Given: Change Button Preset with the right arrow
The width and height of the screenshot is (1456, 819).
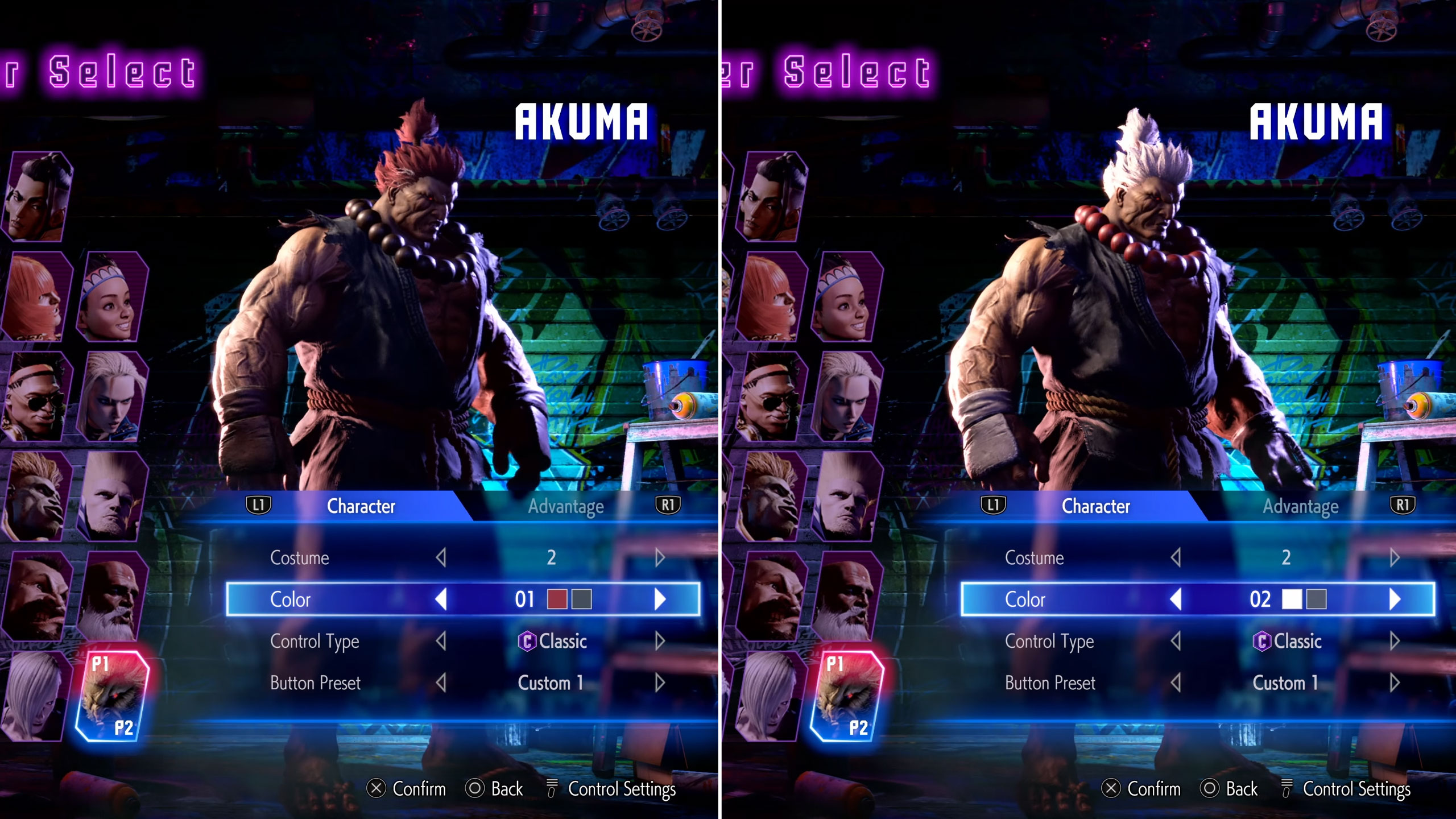Looking at the screenshot, I should tap(660, 683).
